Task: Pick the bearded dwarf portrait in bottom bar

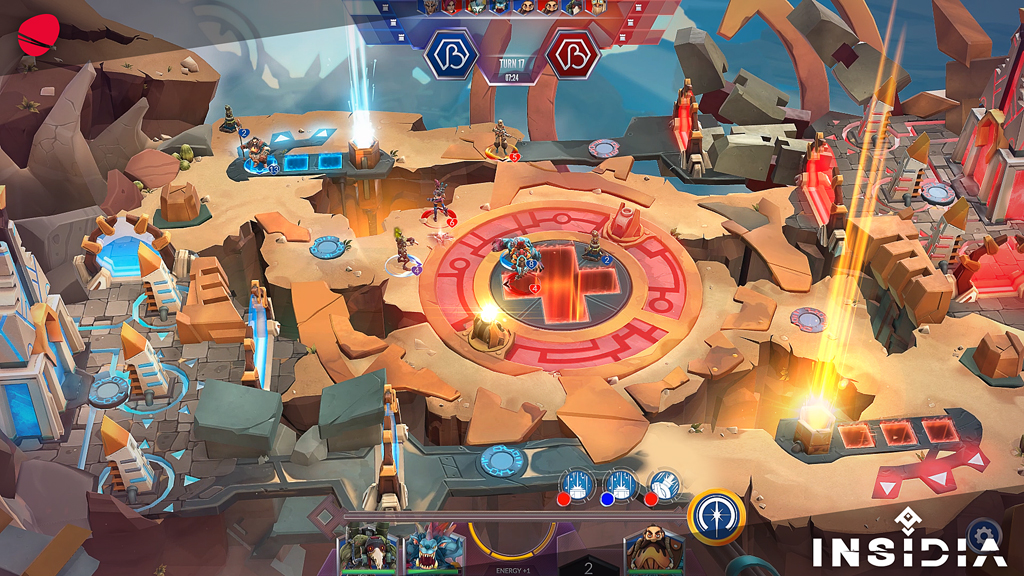Action: pyautogui.click(x=654, y=548)
